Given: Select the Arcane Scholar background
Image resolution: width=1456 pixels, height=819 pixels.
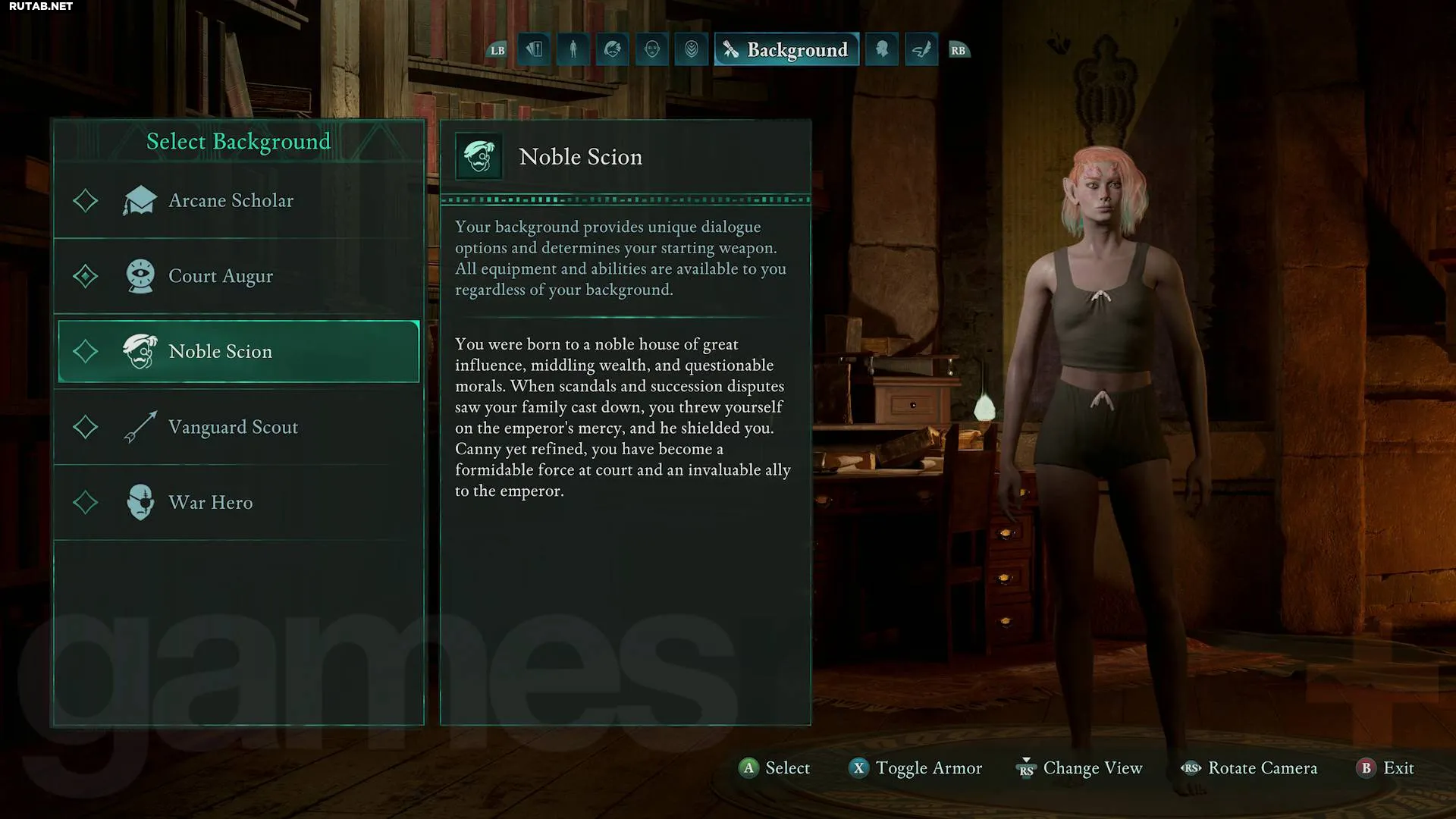Looking at the screenshot, I should pos(238,201).
